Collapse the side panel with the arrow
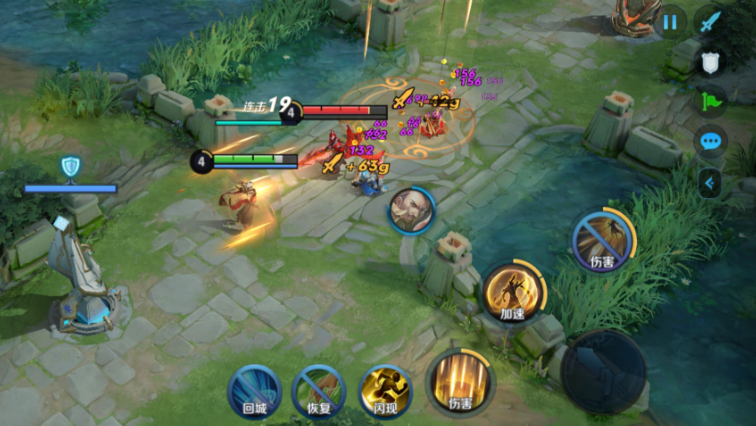This screenshot has height=426, width=756. tap(711, 182)
